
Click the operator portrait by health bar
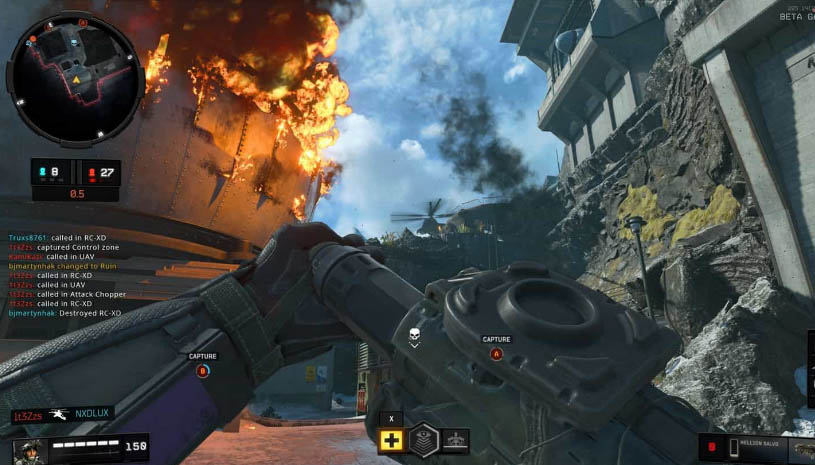[30, 449]
